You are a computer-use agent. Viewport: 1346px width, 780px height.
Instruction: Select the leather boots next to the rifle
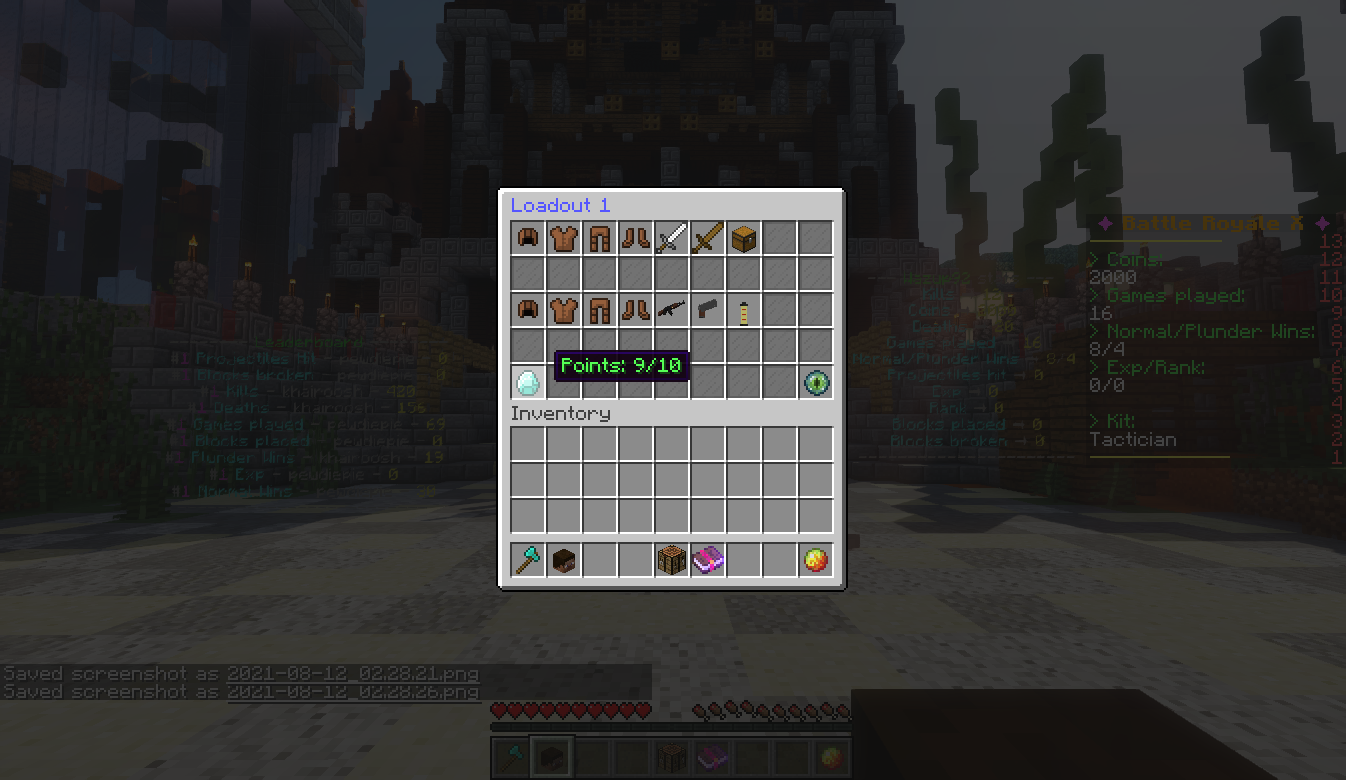[x=636, y=311]
